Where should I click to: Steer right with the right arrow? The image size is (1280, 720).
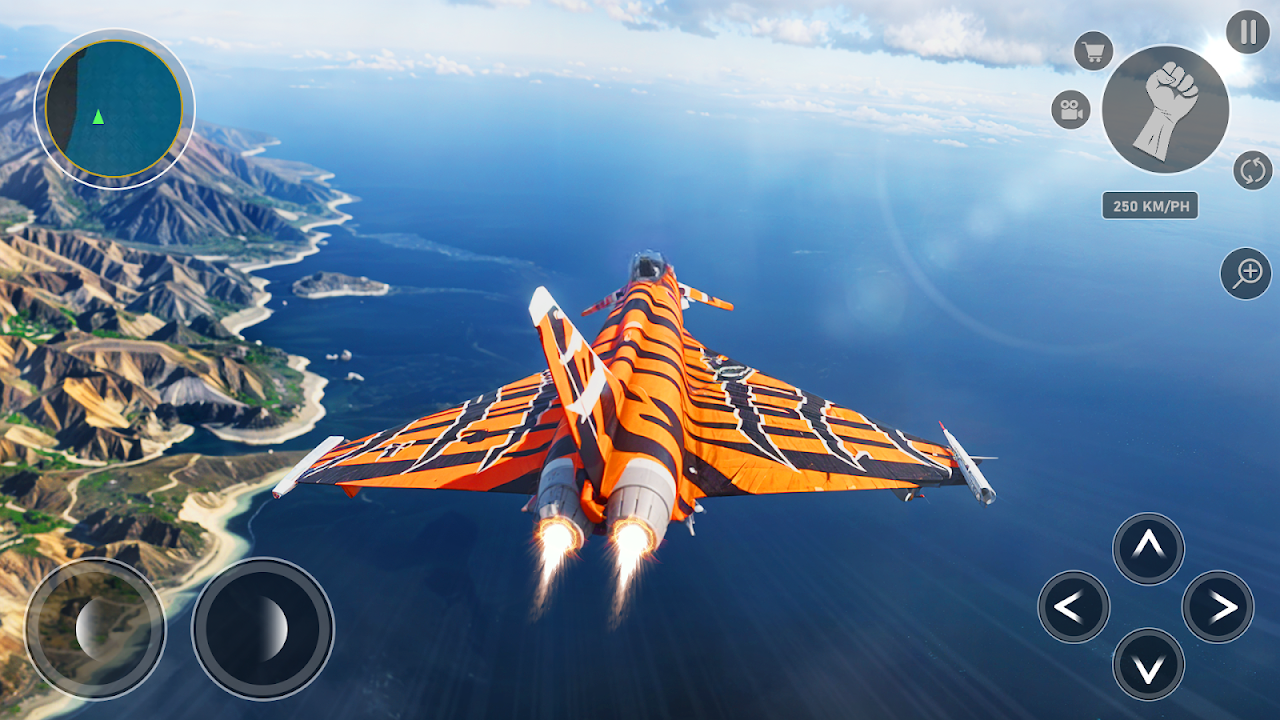[x=1218, y=607]
